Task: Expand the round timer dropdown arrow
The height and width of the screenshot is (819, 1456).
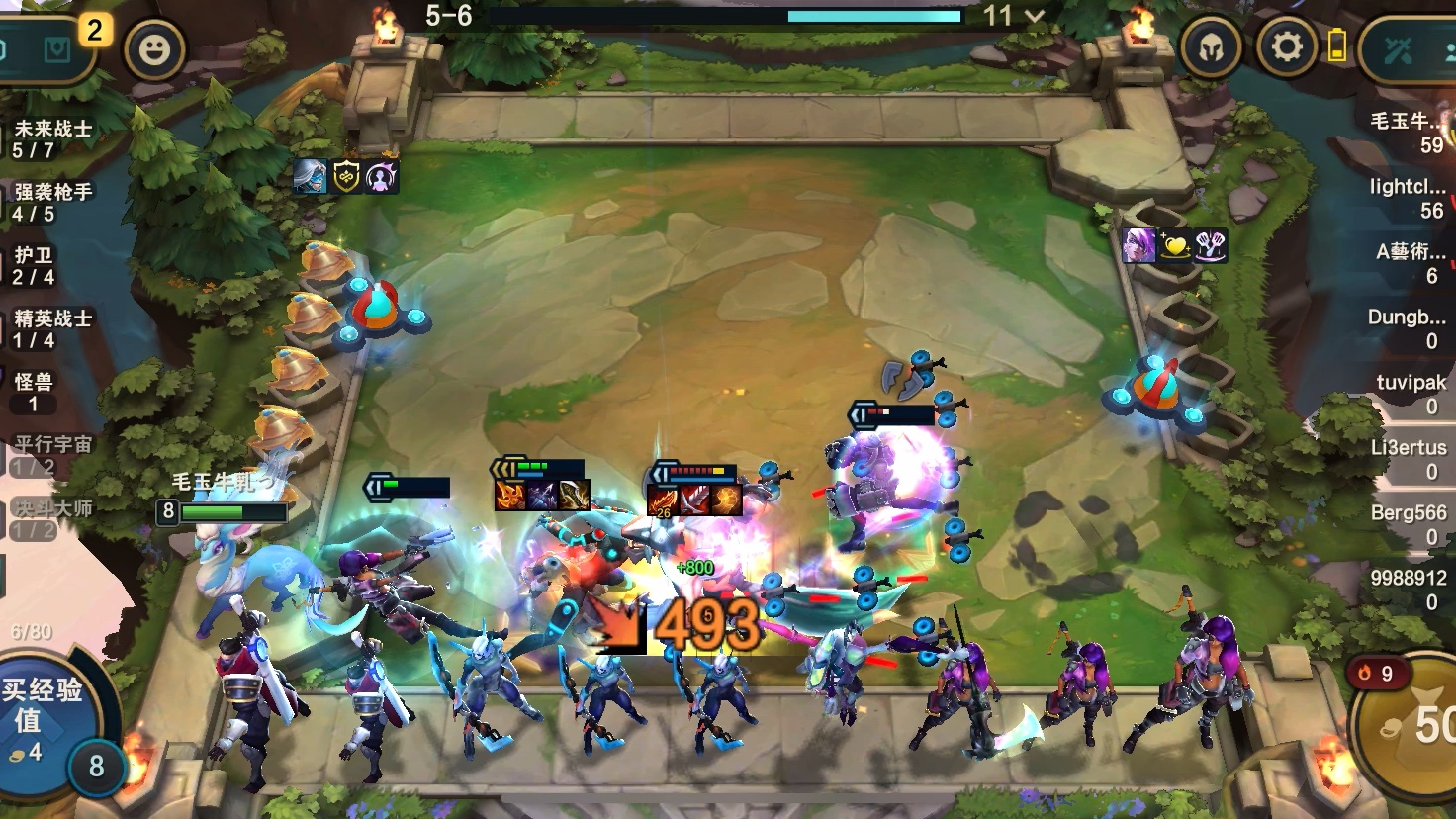Action: pyautogui.click(x=1035, y=16)
